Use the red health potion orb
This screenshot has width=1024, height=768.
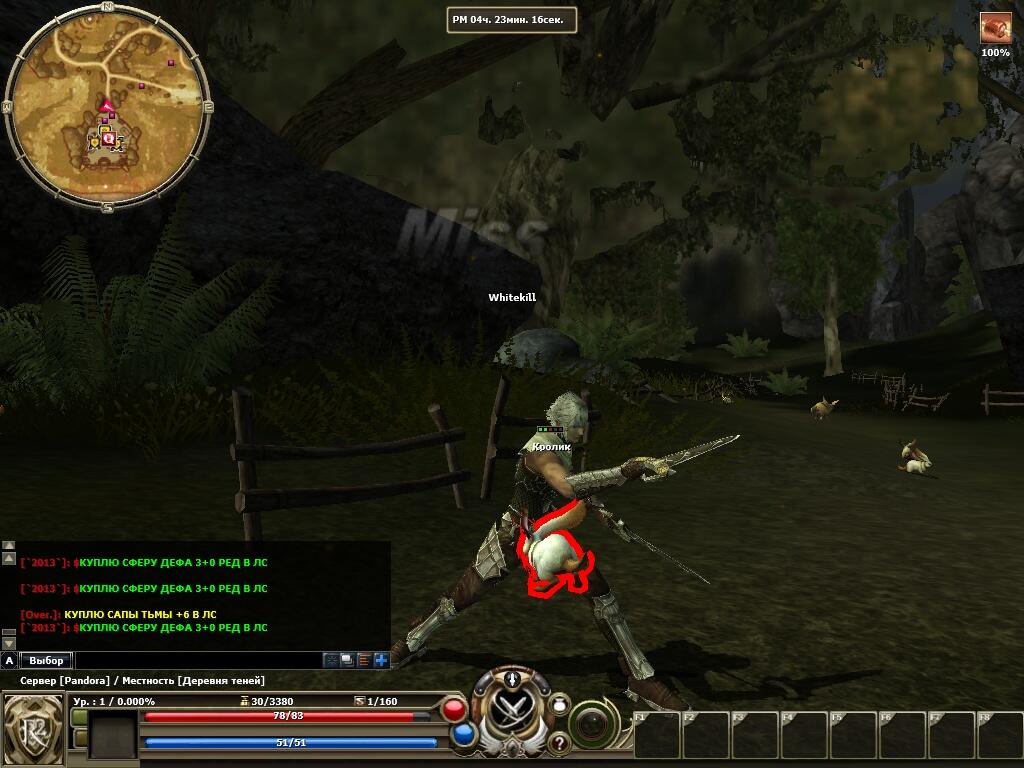click(454, 710)
